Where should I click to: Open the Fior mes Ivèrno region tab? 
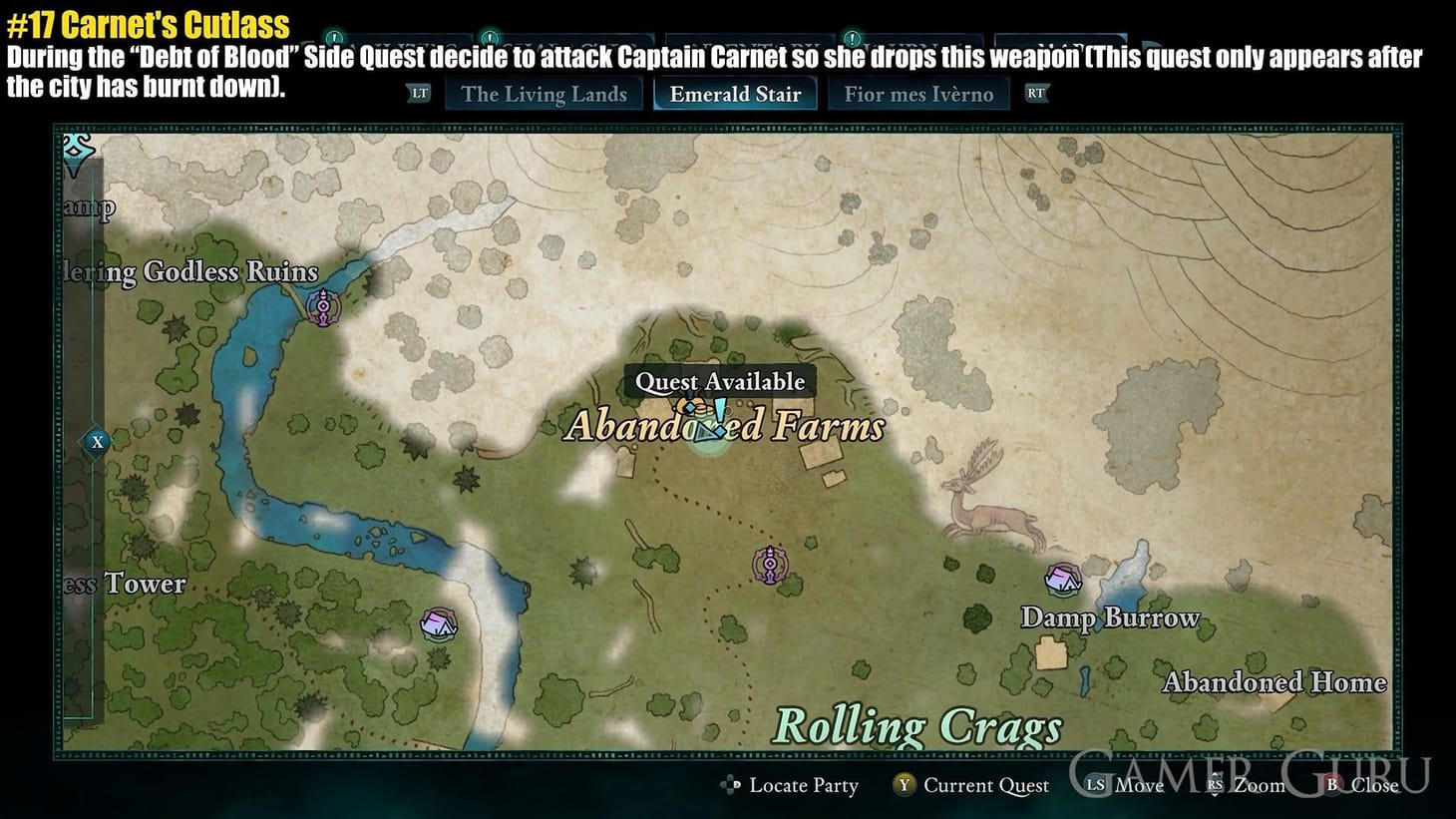point(918,93)
